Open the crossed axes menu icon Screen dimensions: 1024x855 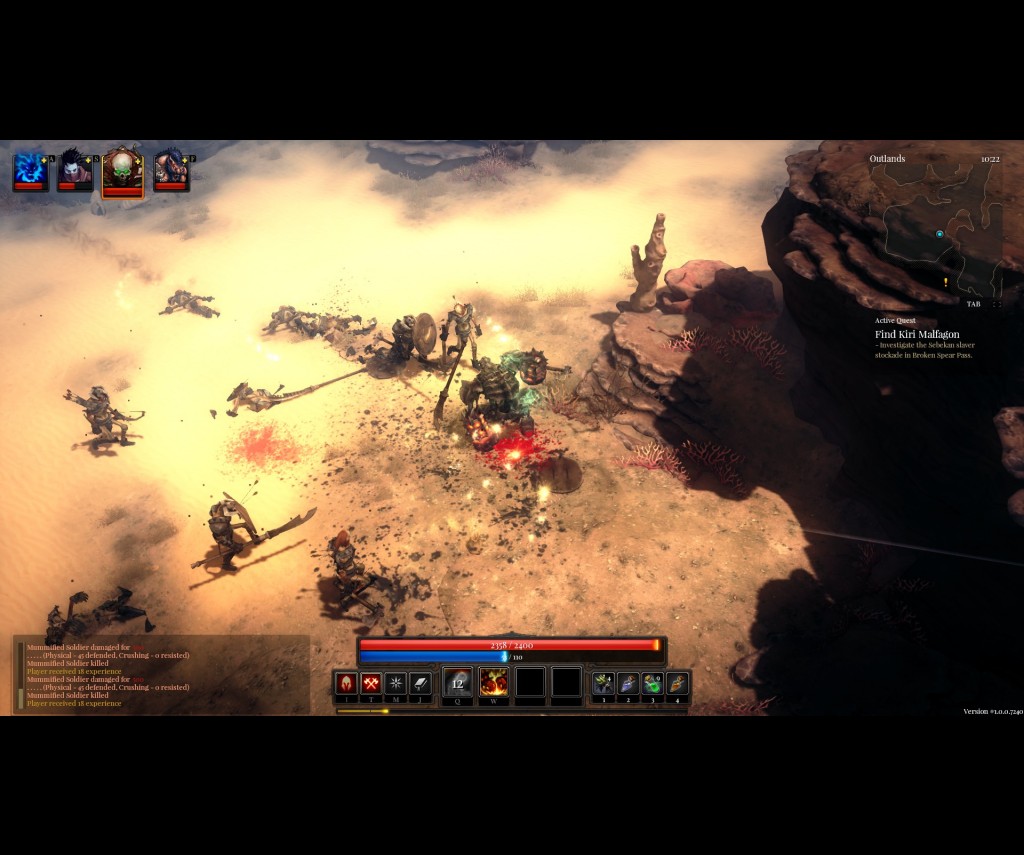[x=371, y=683]
